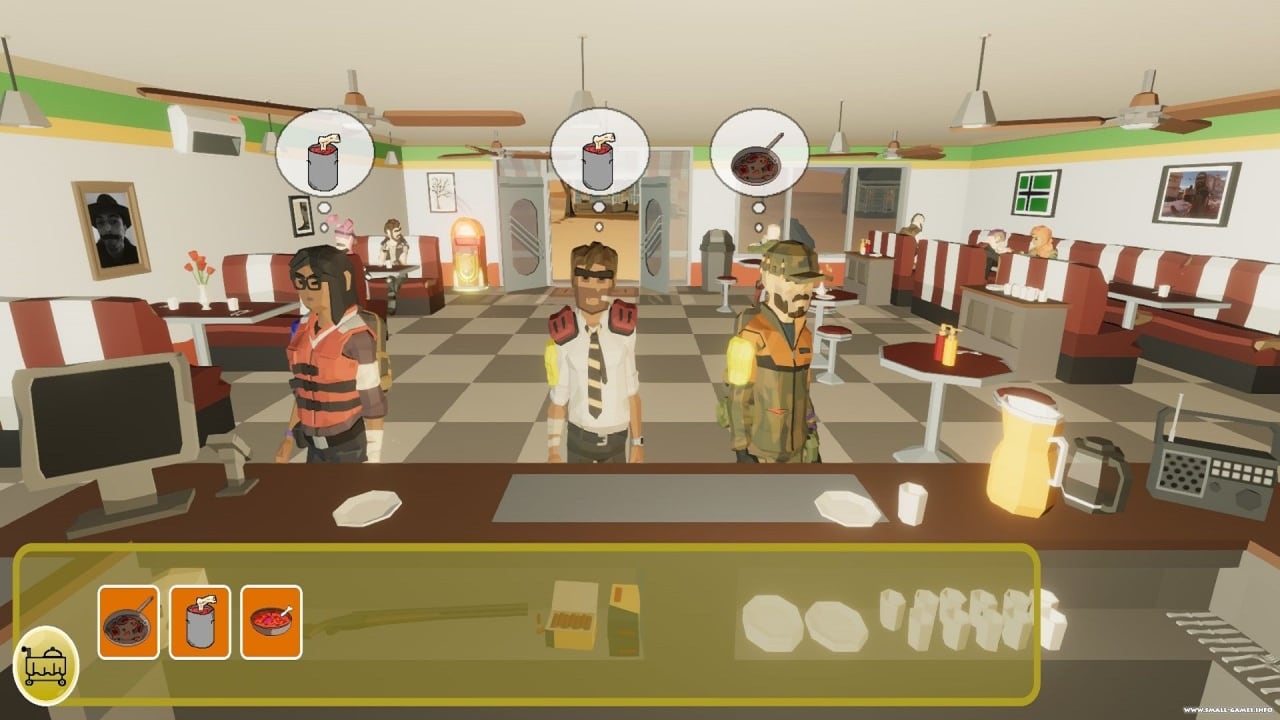Select the frying pan dish icon
Screen dimensions: 1280x720
coord(128,622)
